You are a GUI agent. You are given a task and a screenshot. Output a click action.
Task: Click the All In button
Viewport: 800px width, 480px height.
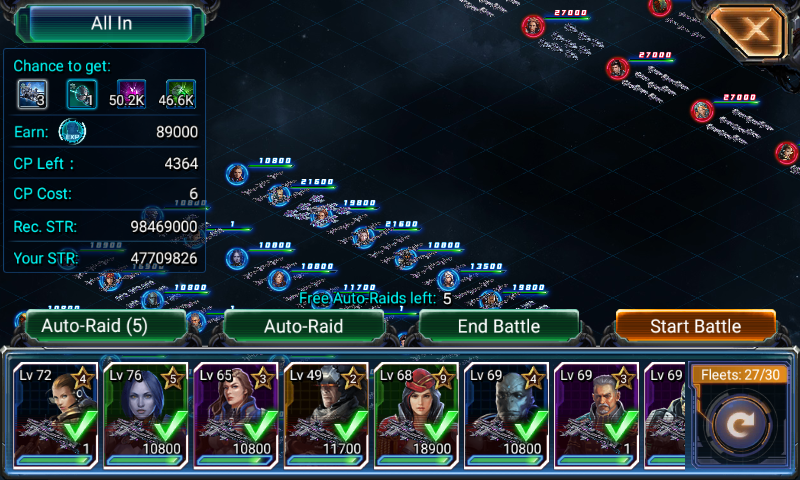pos(111,23)
